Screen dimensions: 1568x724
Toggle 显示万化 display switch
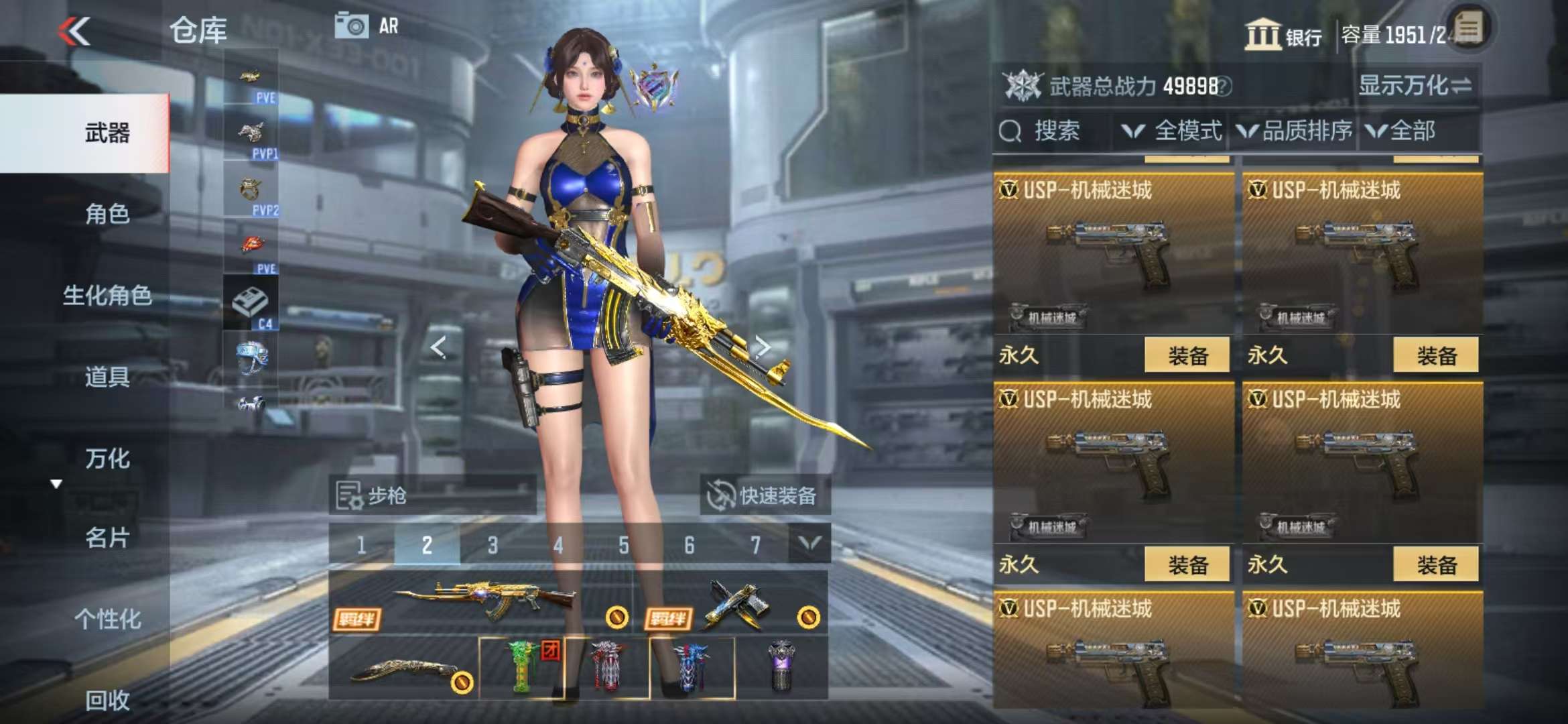[1414, 86]
